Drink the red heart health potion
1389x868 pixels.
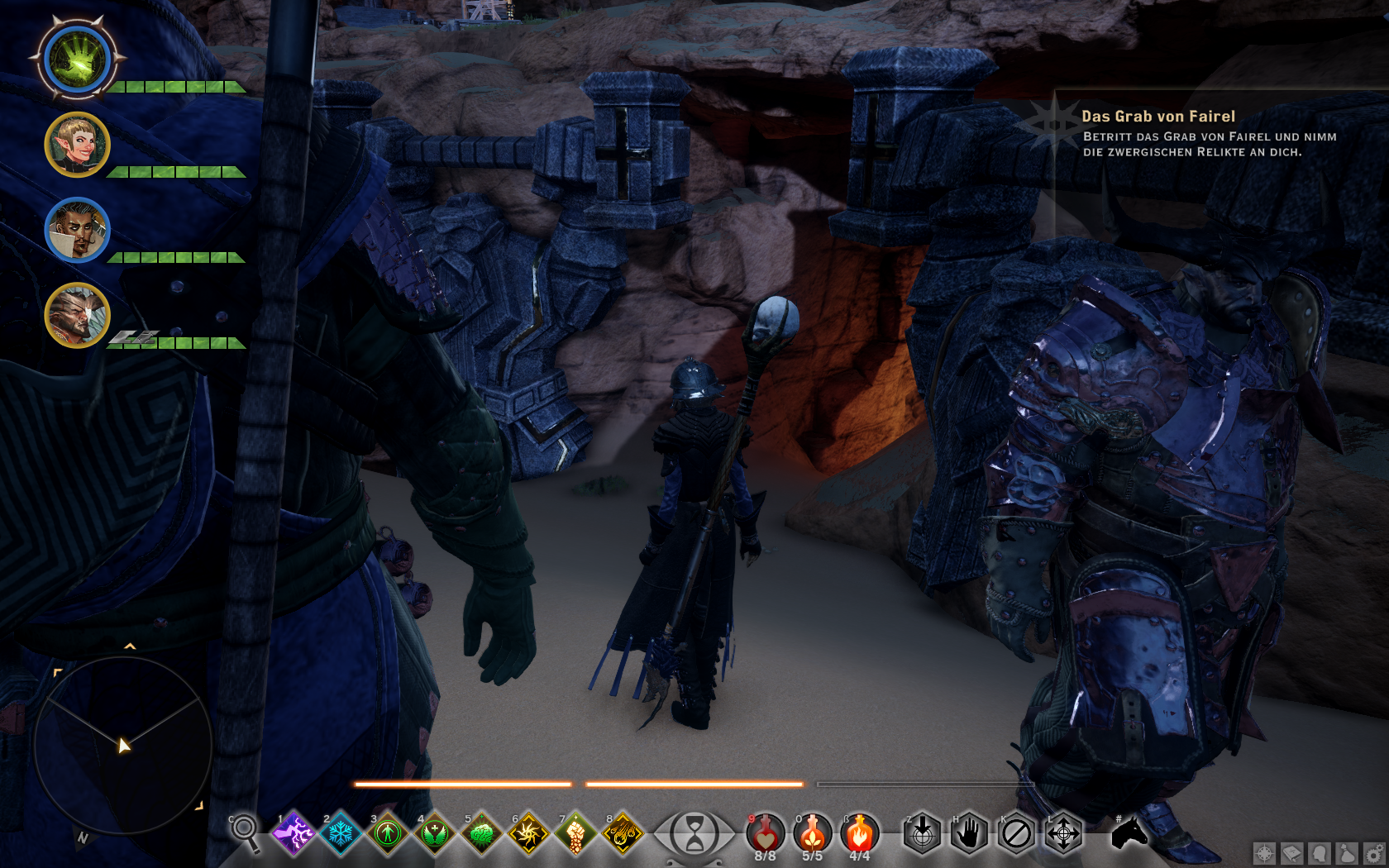765,833
